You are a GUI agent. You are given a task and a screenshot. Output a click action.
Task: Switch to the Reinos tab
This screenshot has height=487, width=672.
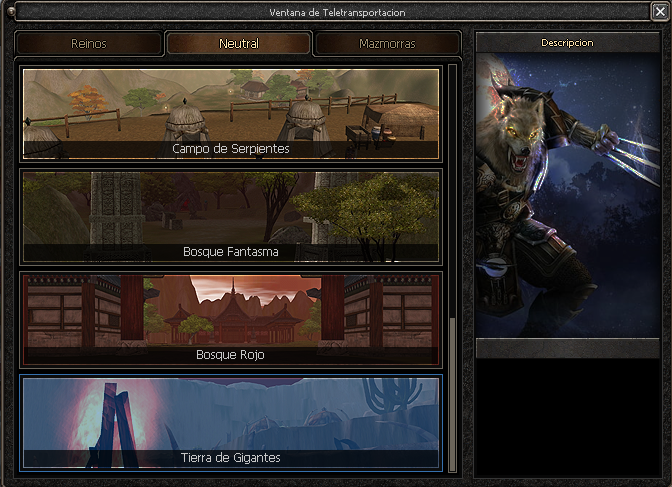pyautogui.click(x=89, y=44)
